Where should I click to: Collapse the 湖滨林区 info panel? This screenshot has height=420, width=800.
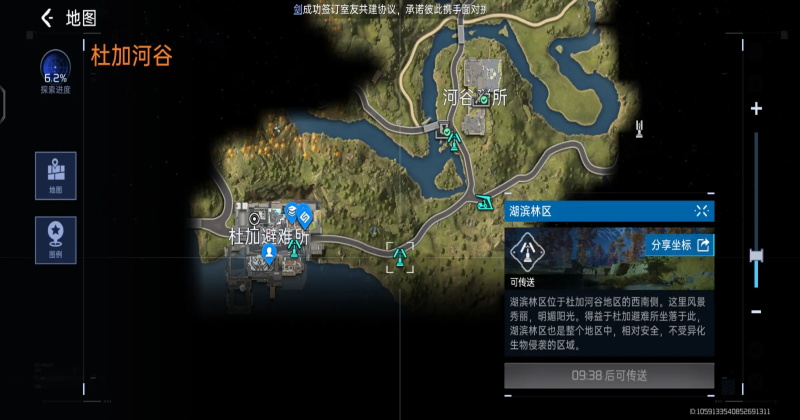(x=701, y=211)
